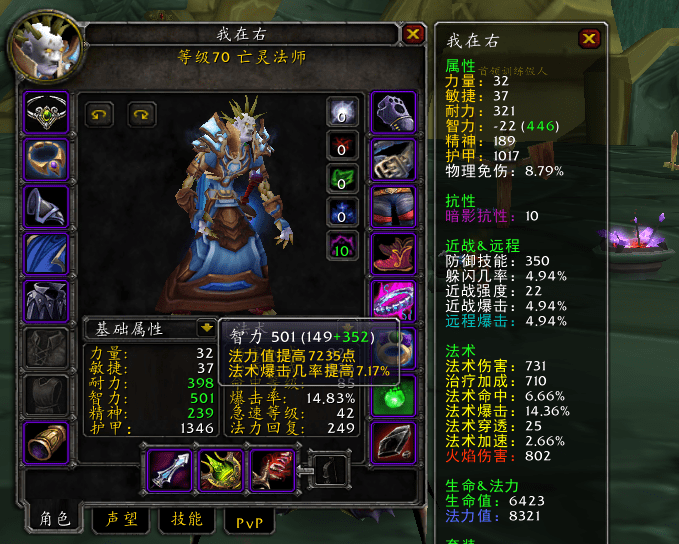Click the gold necklace slot
Image resolution: width=679 pixels, height=544 pixels.
pos(46,159)
